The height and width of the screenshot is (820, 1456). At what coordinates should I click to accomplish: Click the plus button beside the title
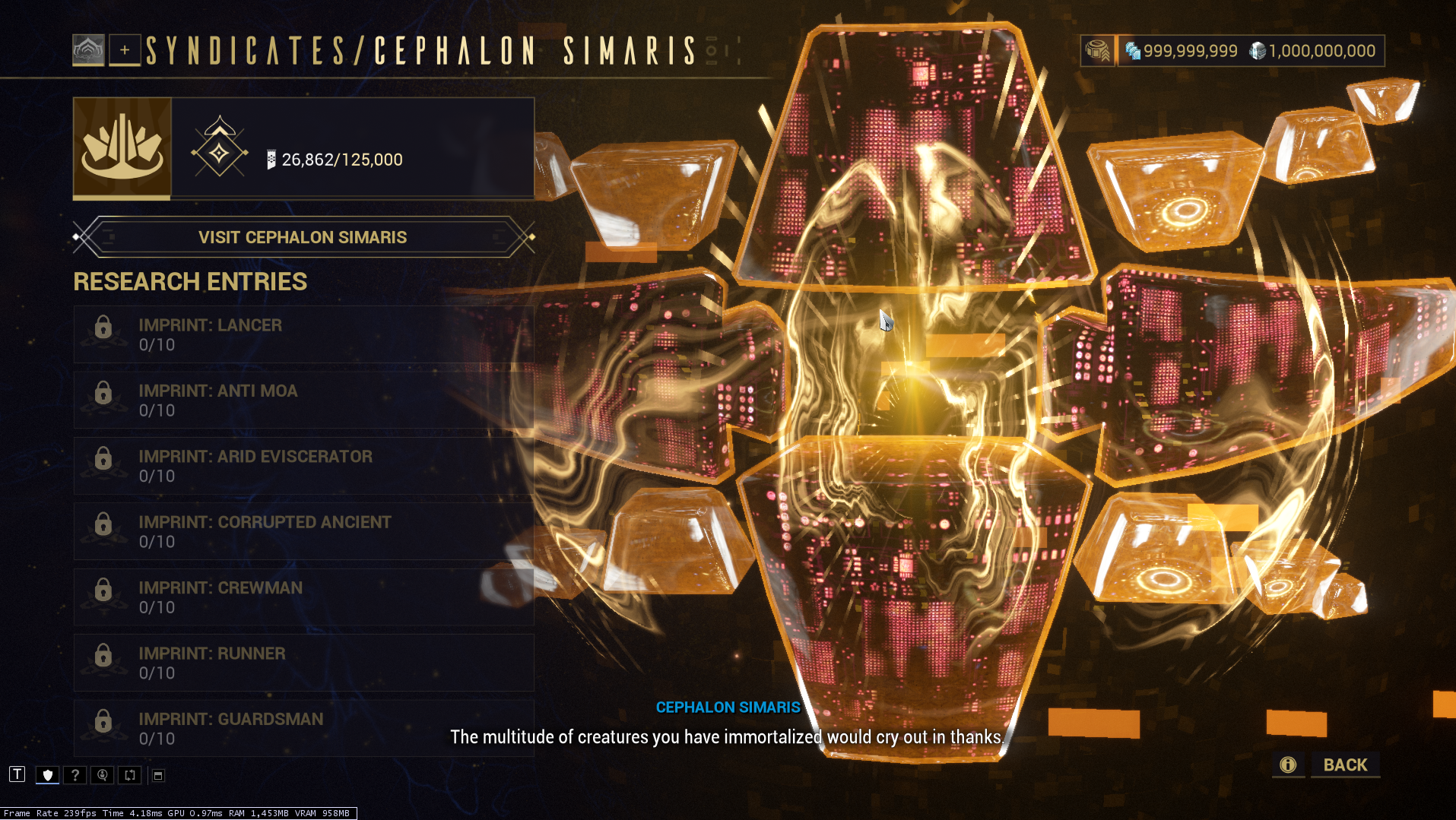(125, 50)
